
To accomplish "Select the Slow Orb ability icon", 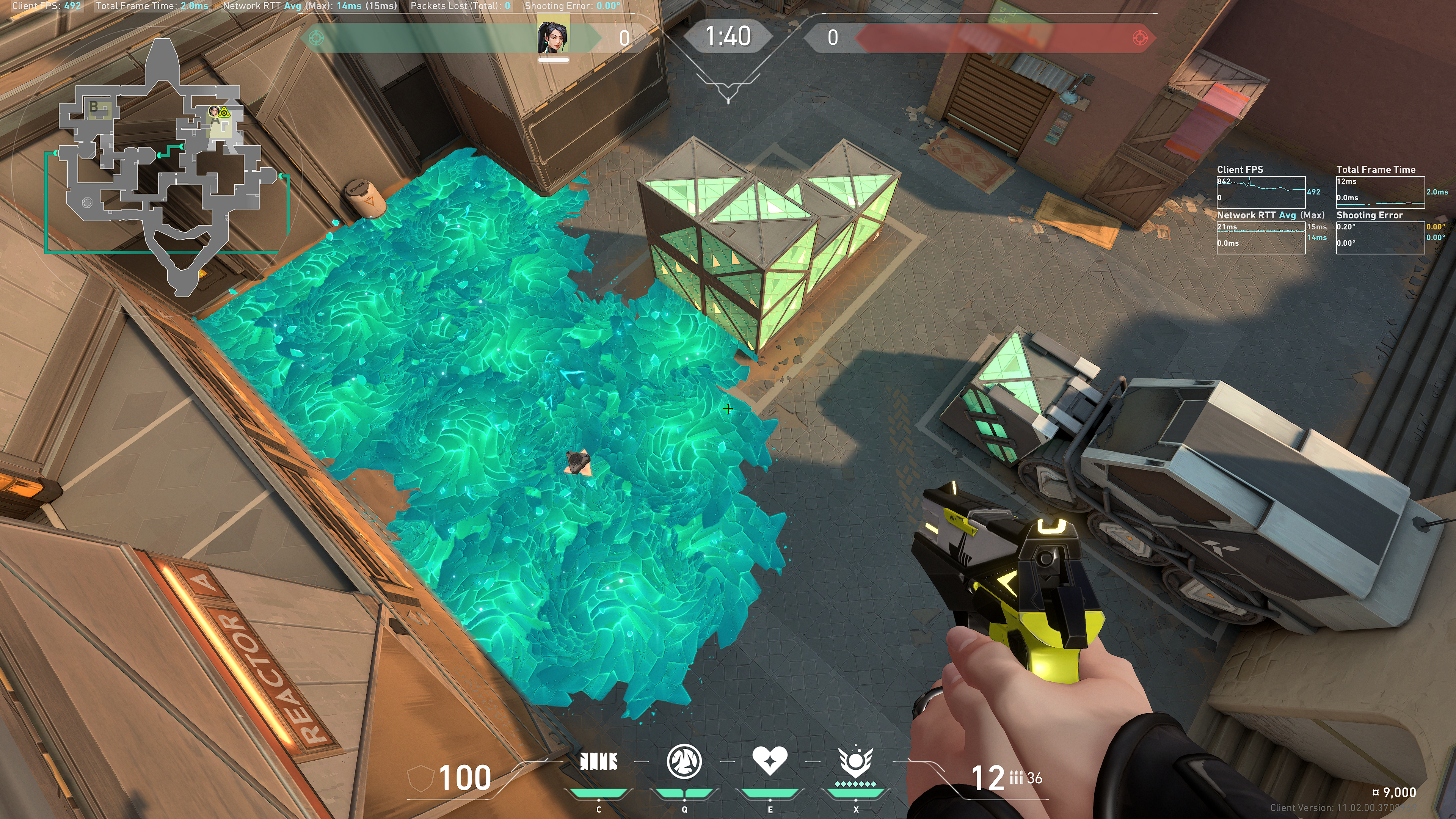I will [x=684, y=761].
